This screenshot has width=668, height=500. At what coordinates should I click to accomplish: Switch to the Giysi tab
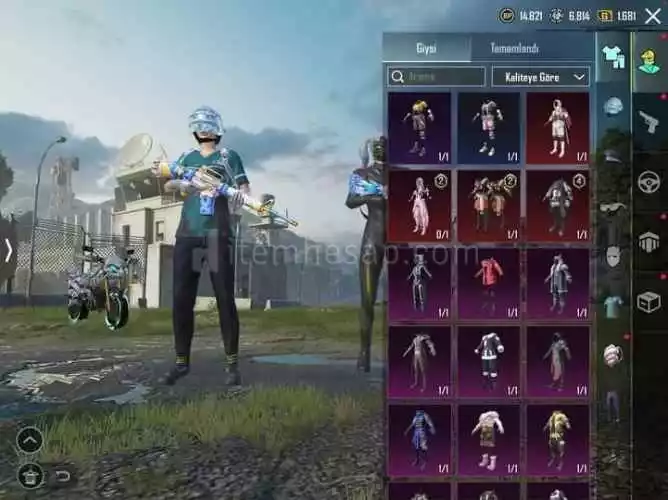427,48
